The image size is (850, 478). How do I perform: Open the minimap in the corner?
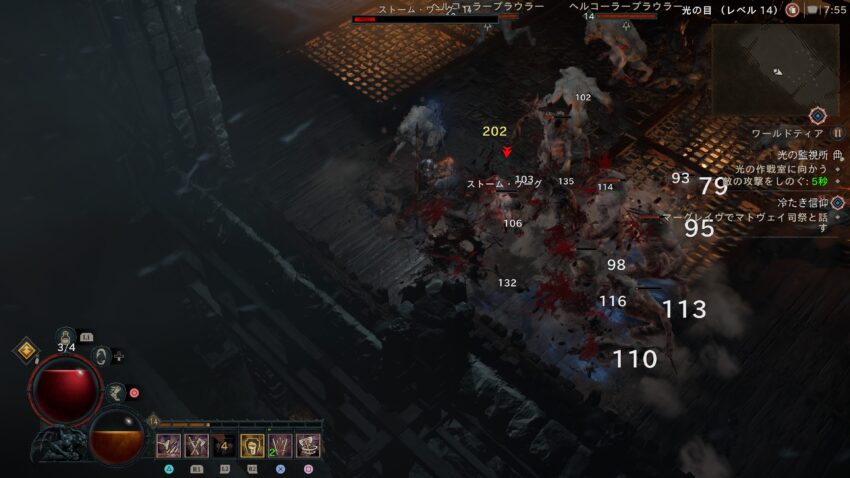(775, 68)
